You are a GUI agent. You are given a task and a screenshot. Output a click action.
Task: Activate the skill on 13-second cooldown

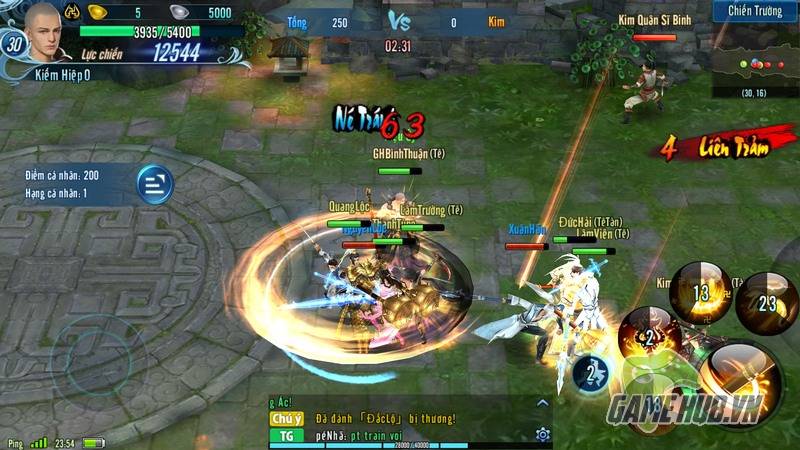[x=700, y=292]
